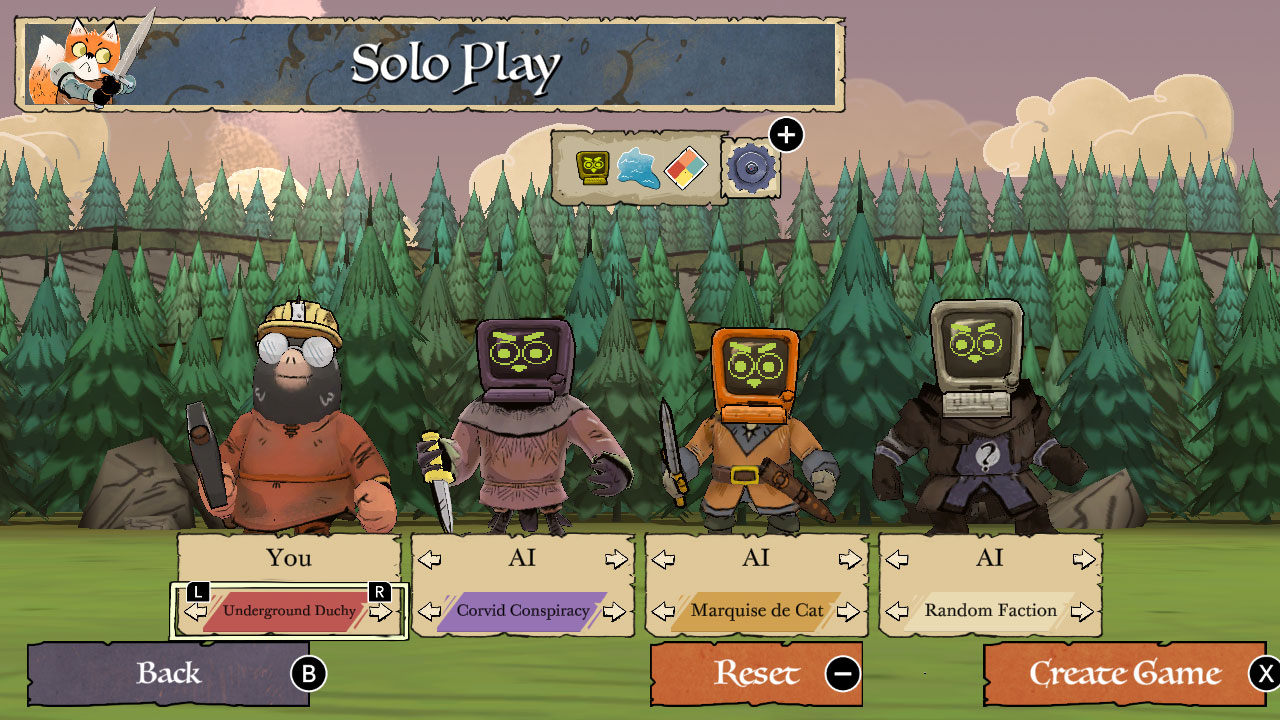The image size is (1280, 720).
Task: Click the You player slot label
Action: click(x=289, y=558)
